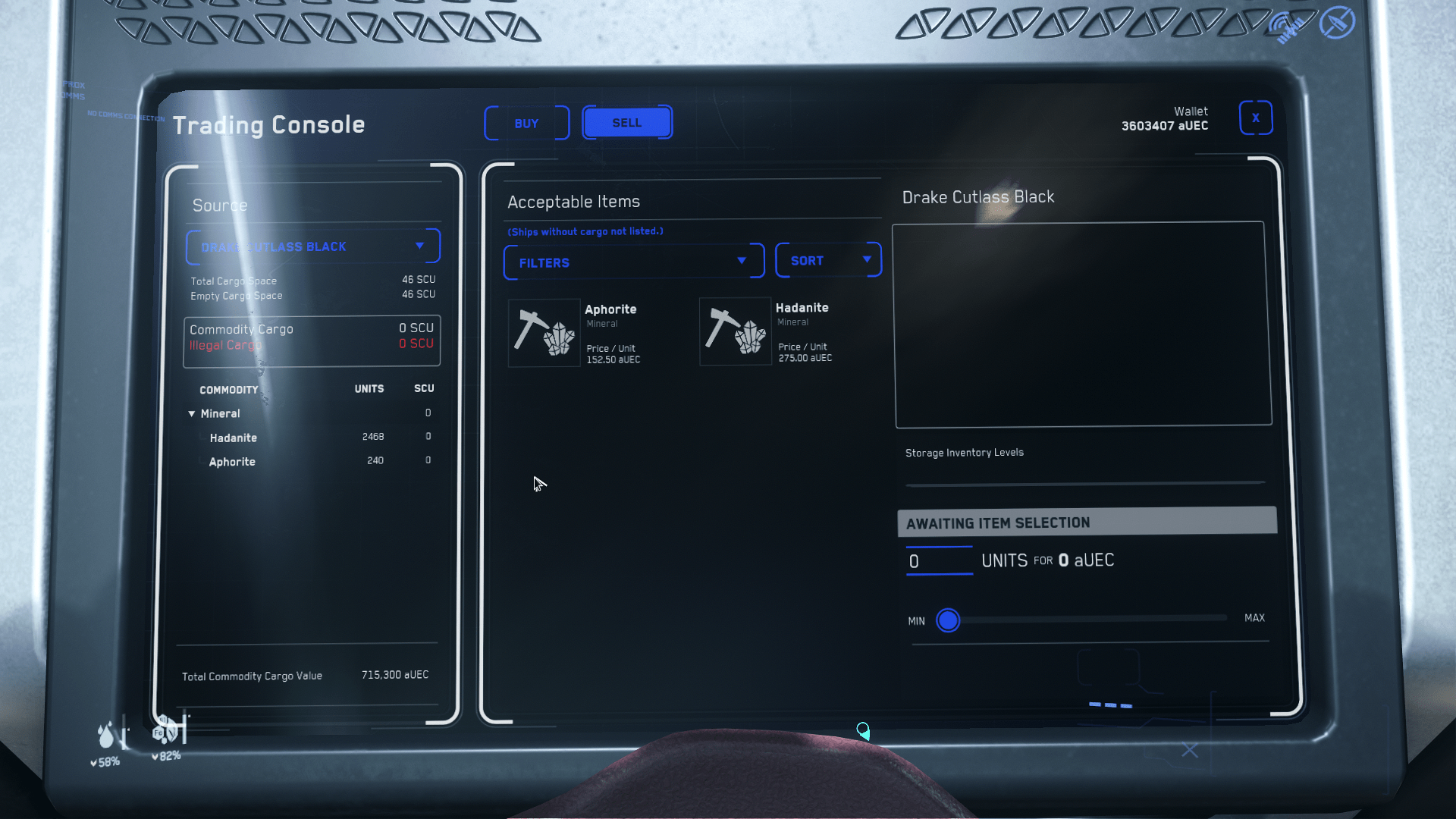Collapse the Mineral commodity group
The width and height of the screenshot is (1456, 819).
(192, 413)
